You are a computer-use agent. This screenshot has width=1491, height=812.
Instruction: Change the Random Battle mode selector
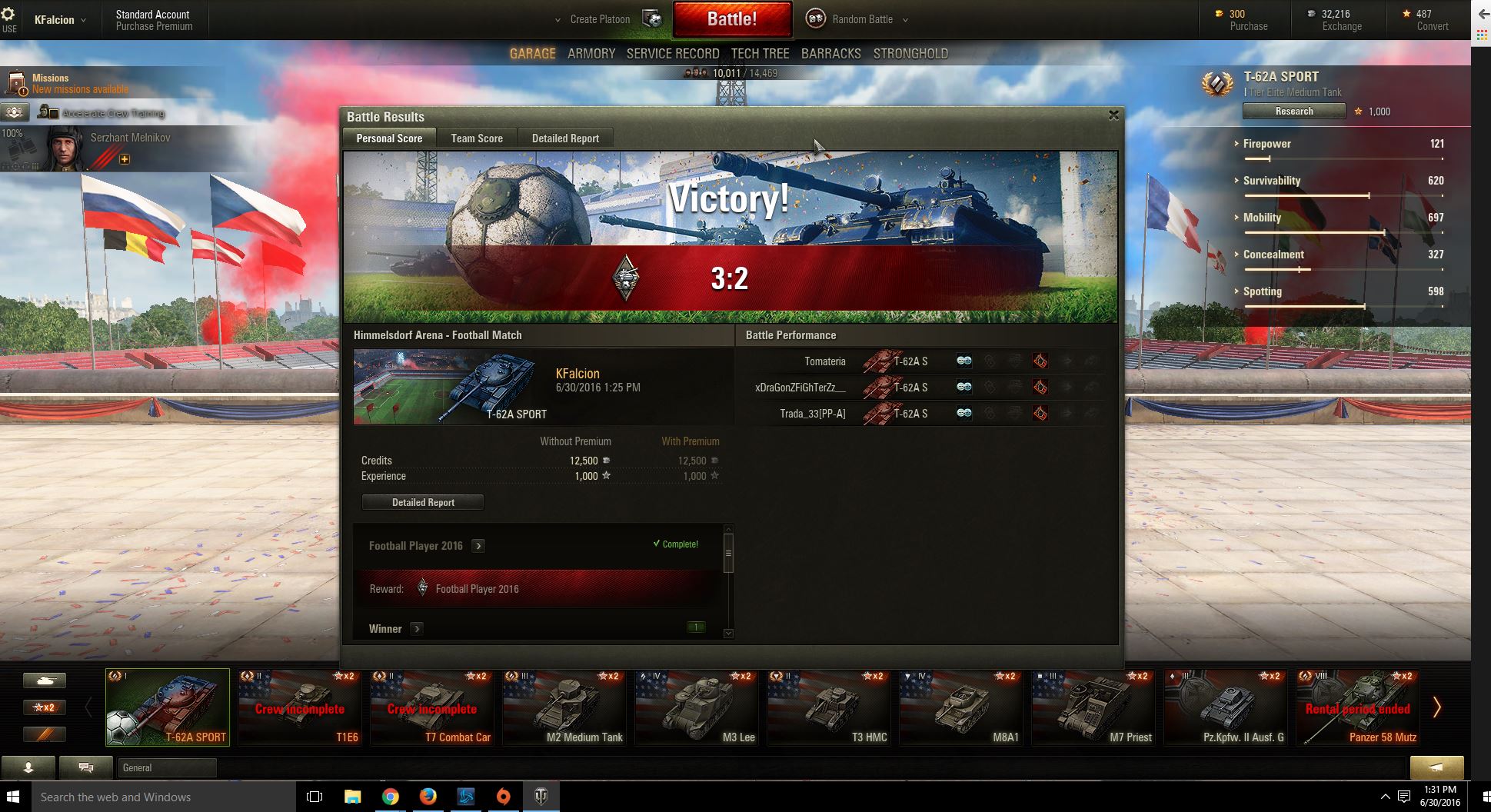(862, 19)
